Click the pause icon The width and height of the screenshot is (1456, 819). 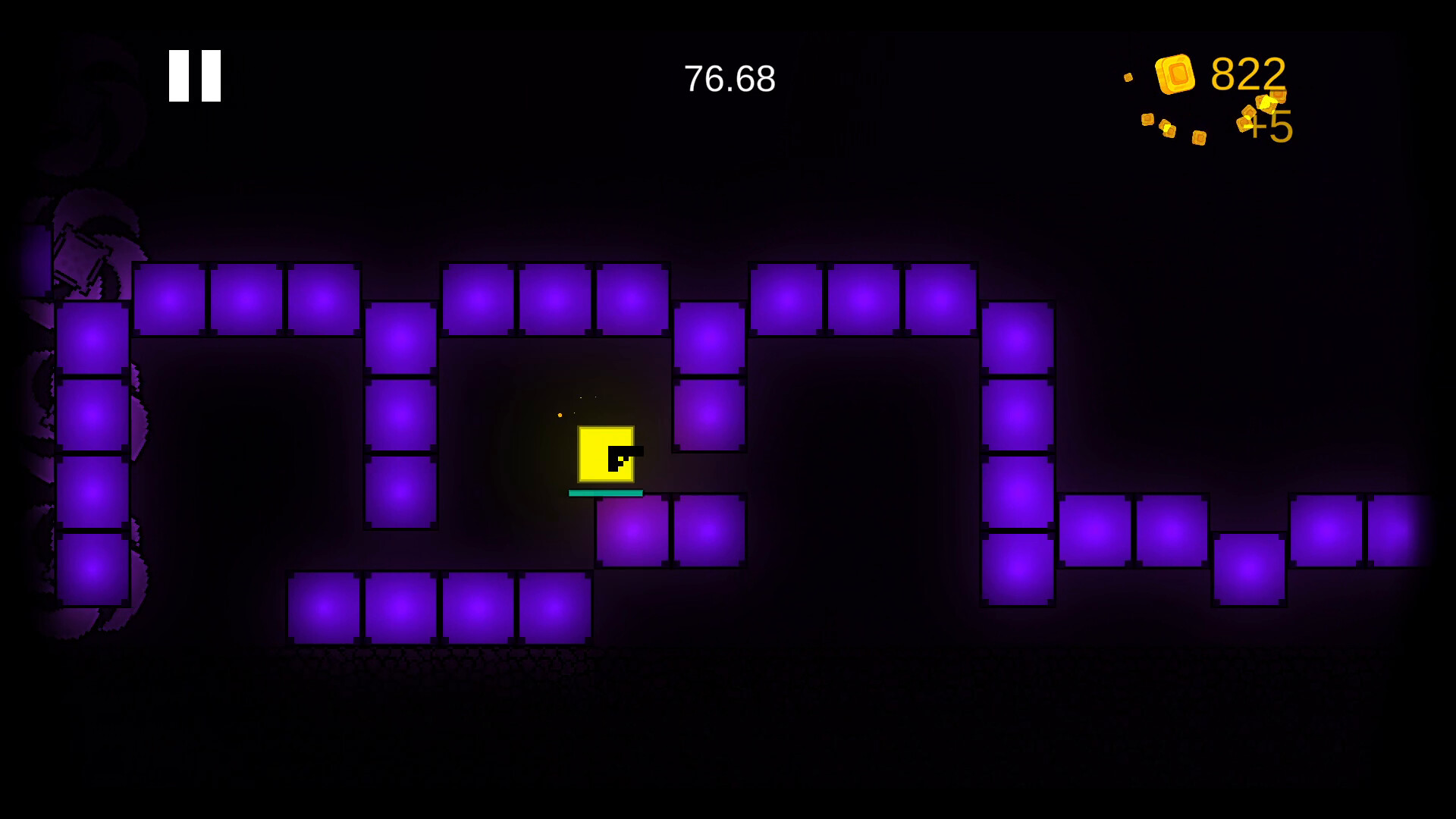pyautogui.click(x=193, y=74)
